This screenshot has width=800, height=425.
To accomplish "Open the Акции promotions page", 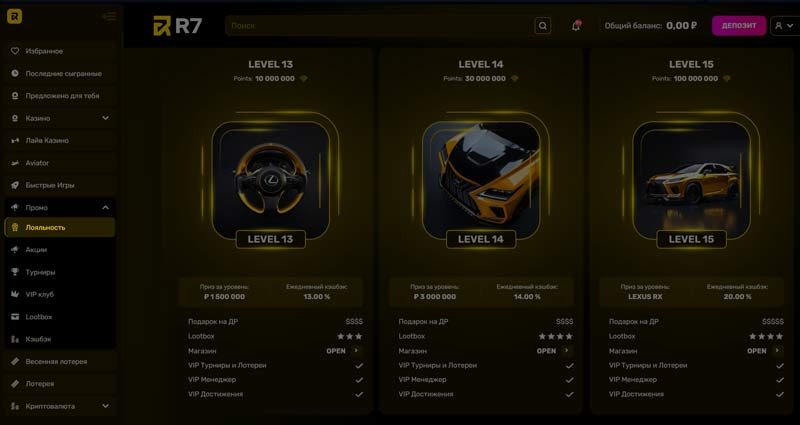I will point(36,250).
